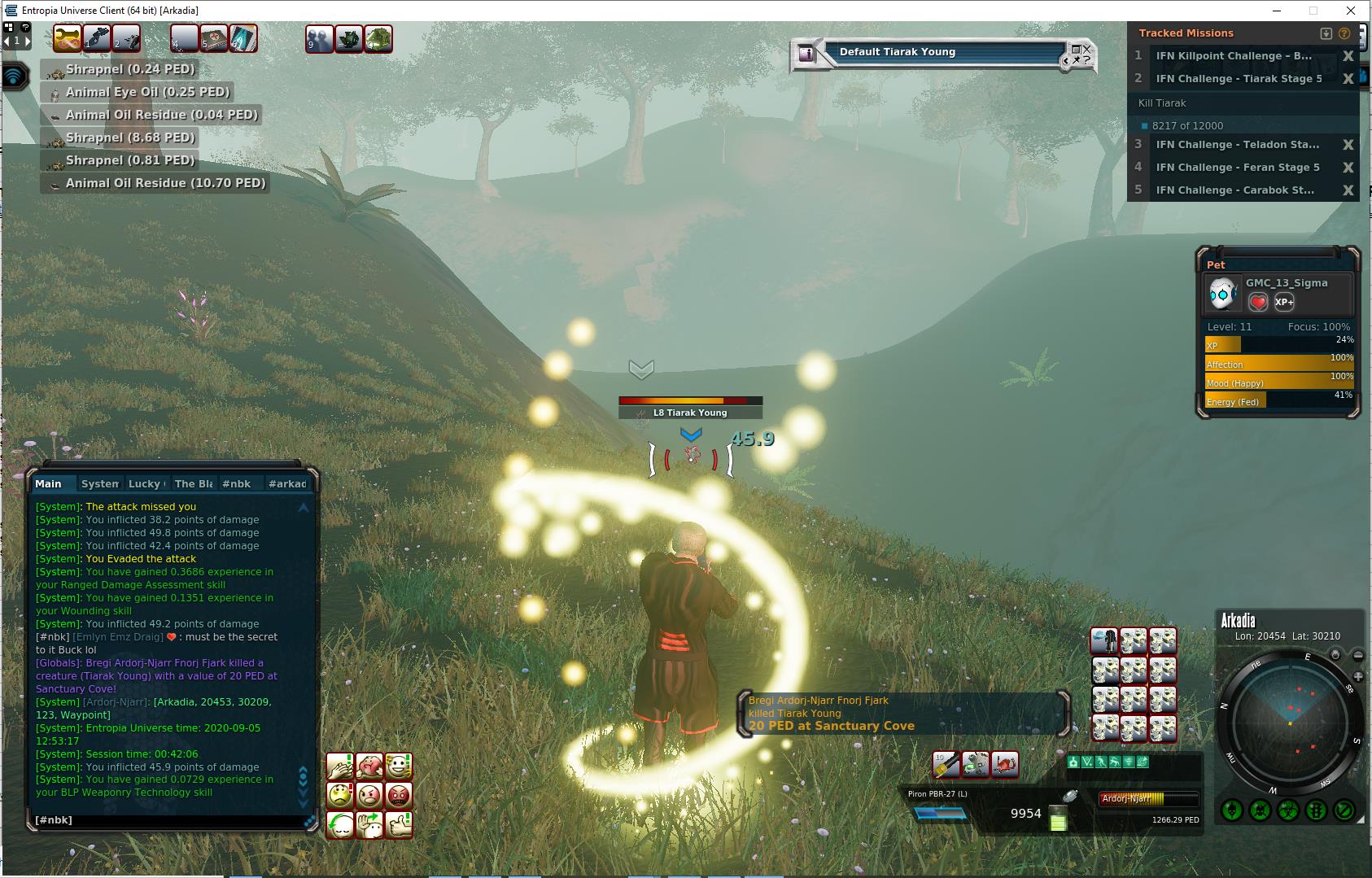This screenshot has width=1372, height=878.
Task: Select the Animal Oil Residue (10.70 PED) loot entry
Action: [165, 183]
